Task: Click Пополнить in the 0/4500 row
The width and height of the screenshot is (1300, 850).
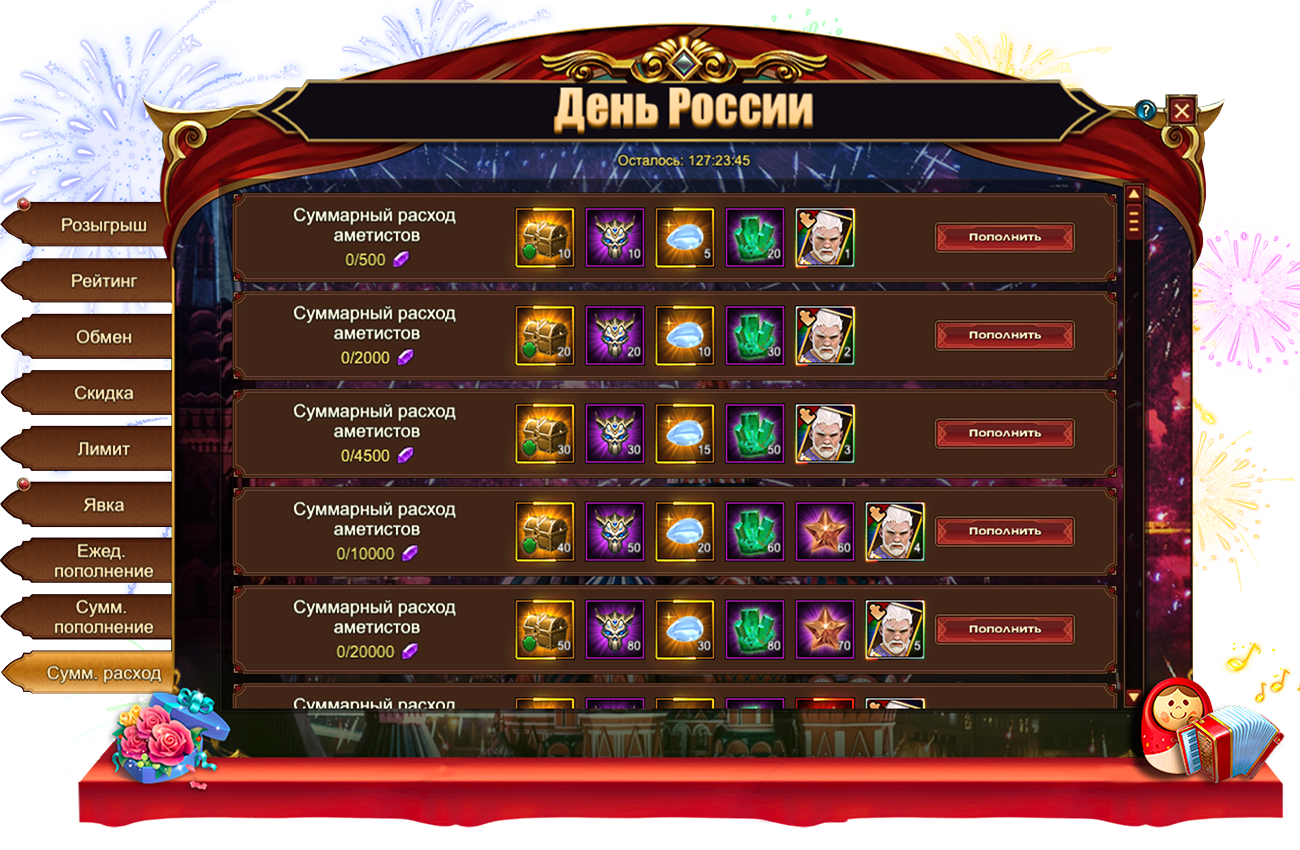Action: click(x=1004, y=433)
